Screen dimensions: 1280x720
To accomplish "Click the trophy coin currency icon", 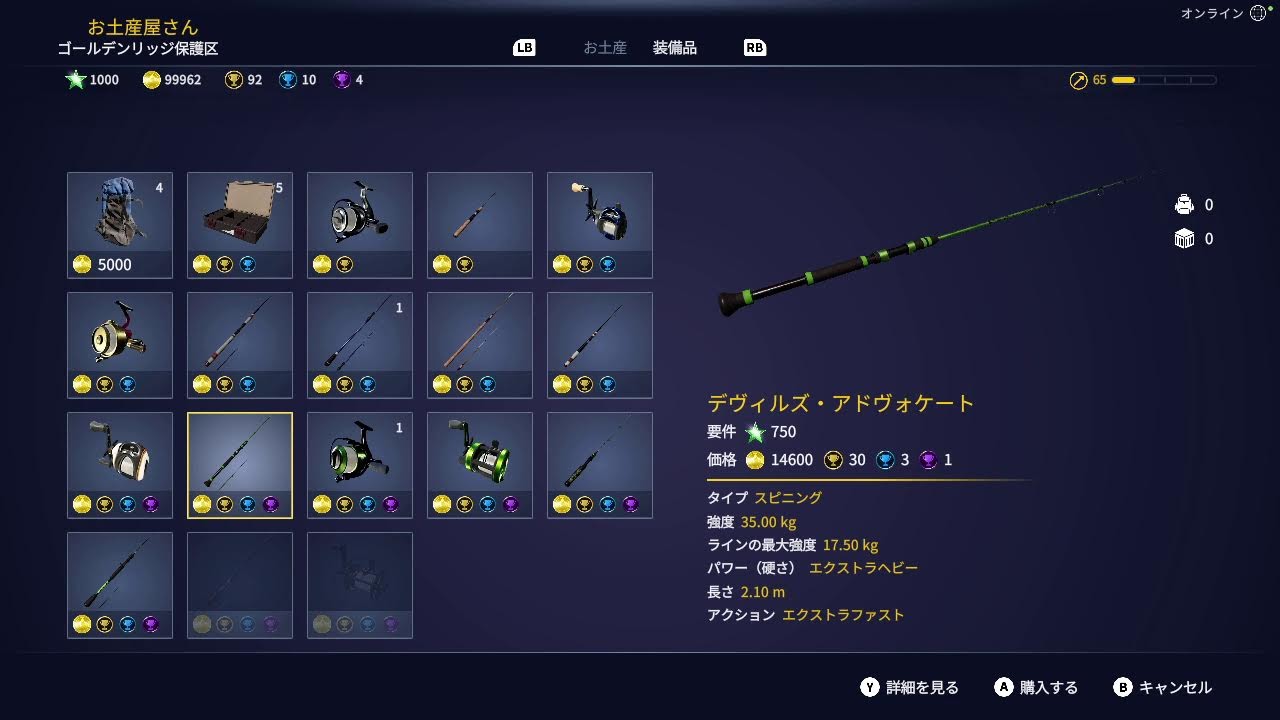I will coord(231,80).
